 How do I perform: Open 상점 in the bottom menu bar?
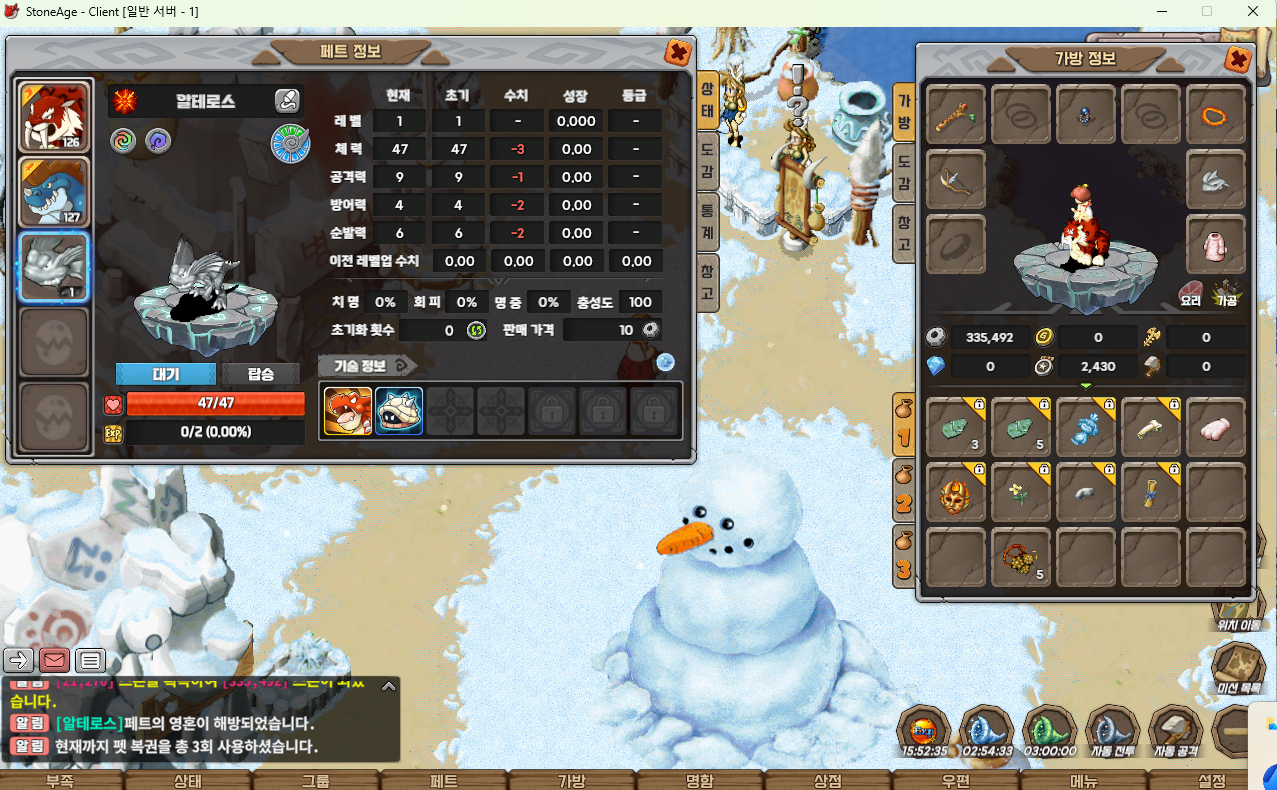[827, 780]
